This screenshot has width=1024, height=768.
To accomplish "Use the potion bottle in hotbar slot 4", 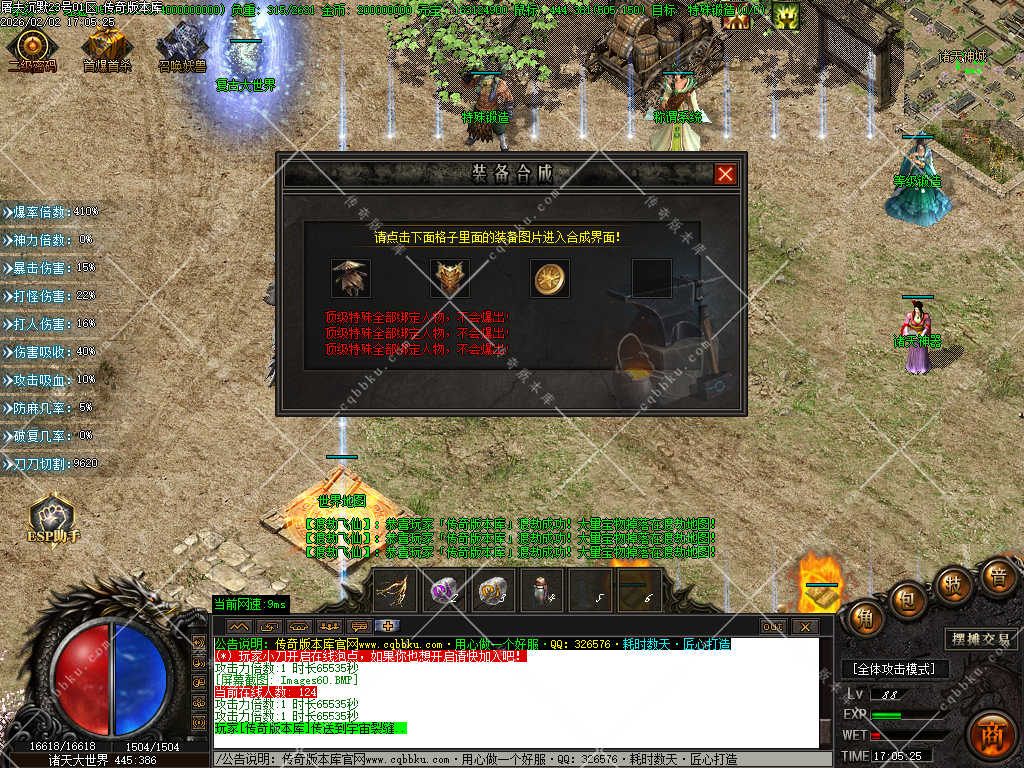I will pyautogui.click(x=541, y=591).
